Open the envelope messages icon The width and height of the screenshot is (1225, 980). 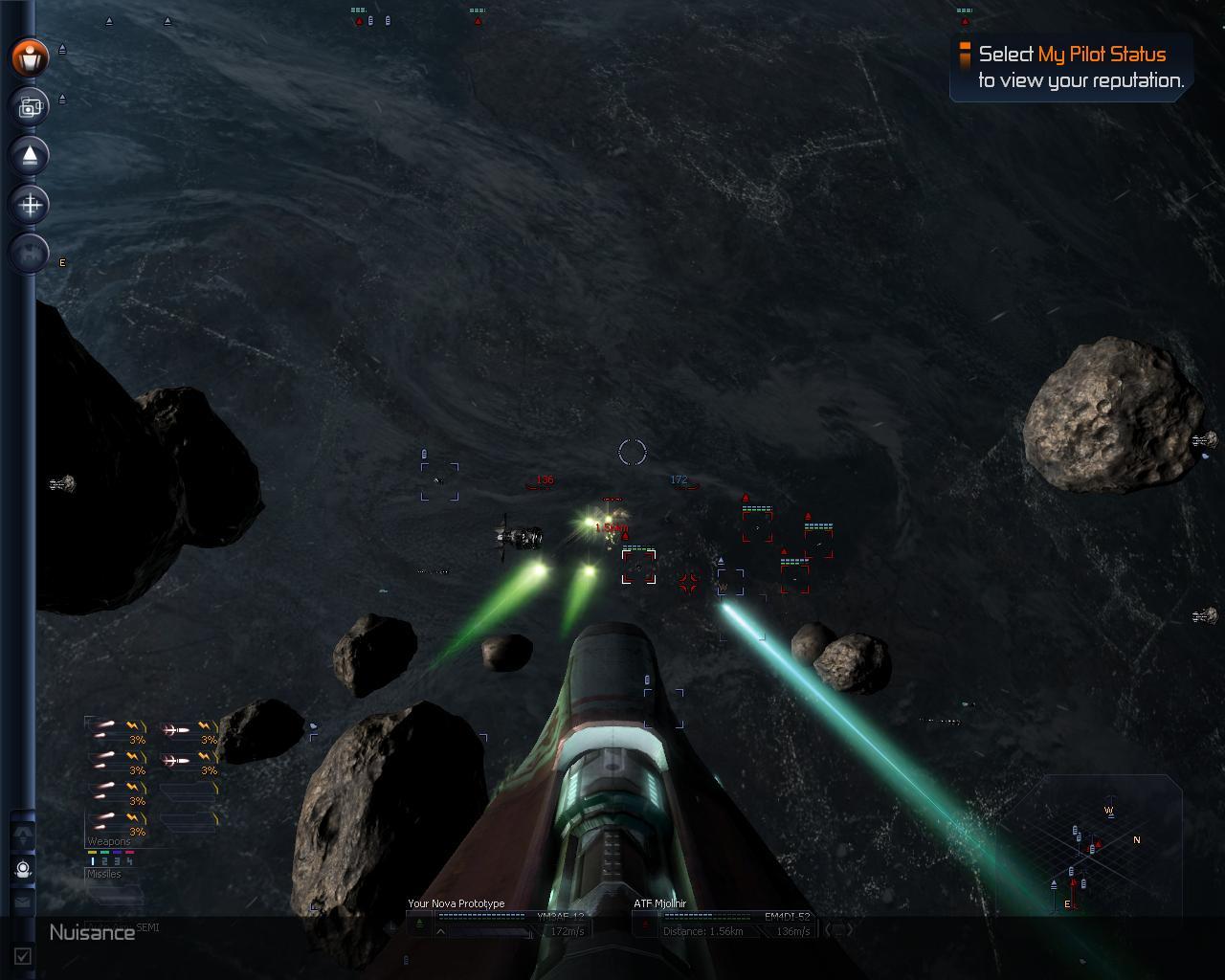[x=23, y=902]
